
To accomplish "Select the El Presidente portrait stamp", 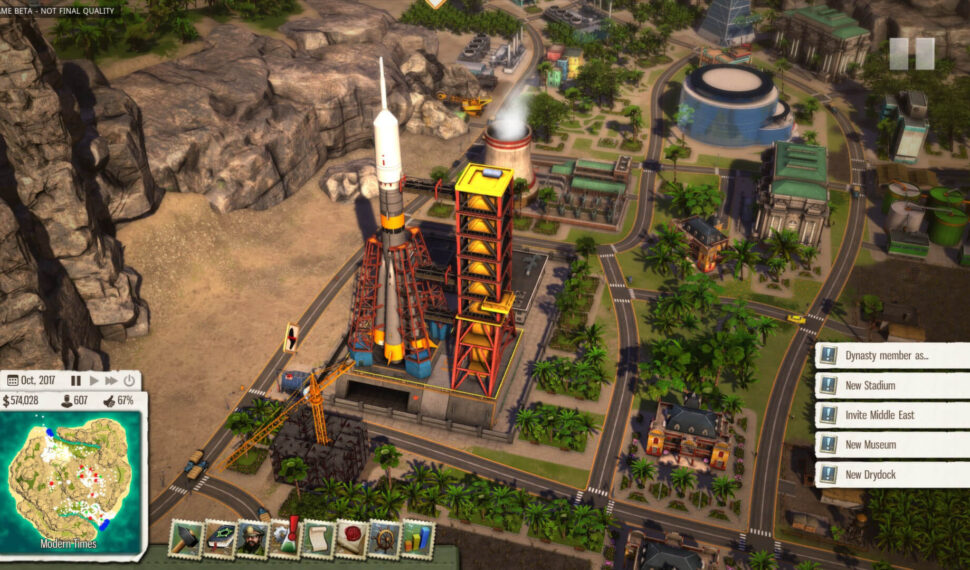I will click(x=252, y=539).
